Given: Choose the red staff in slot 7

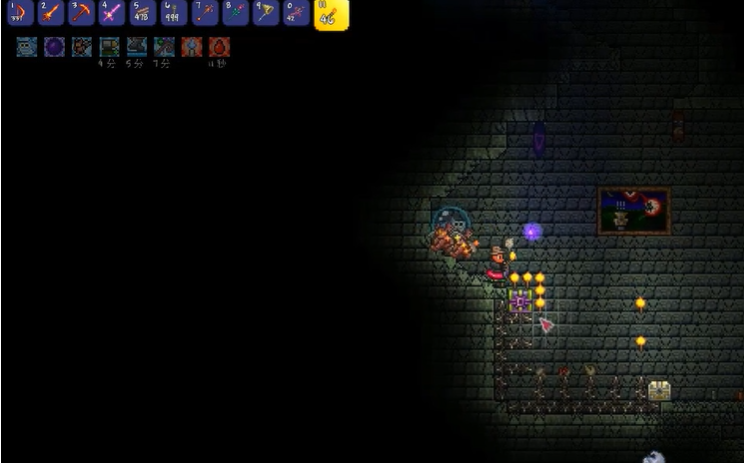Looking at the screenshot, I should pyautogui.click(x=204, y=13).
